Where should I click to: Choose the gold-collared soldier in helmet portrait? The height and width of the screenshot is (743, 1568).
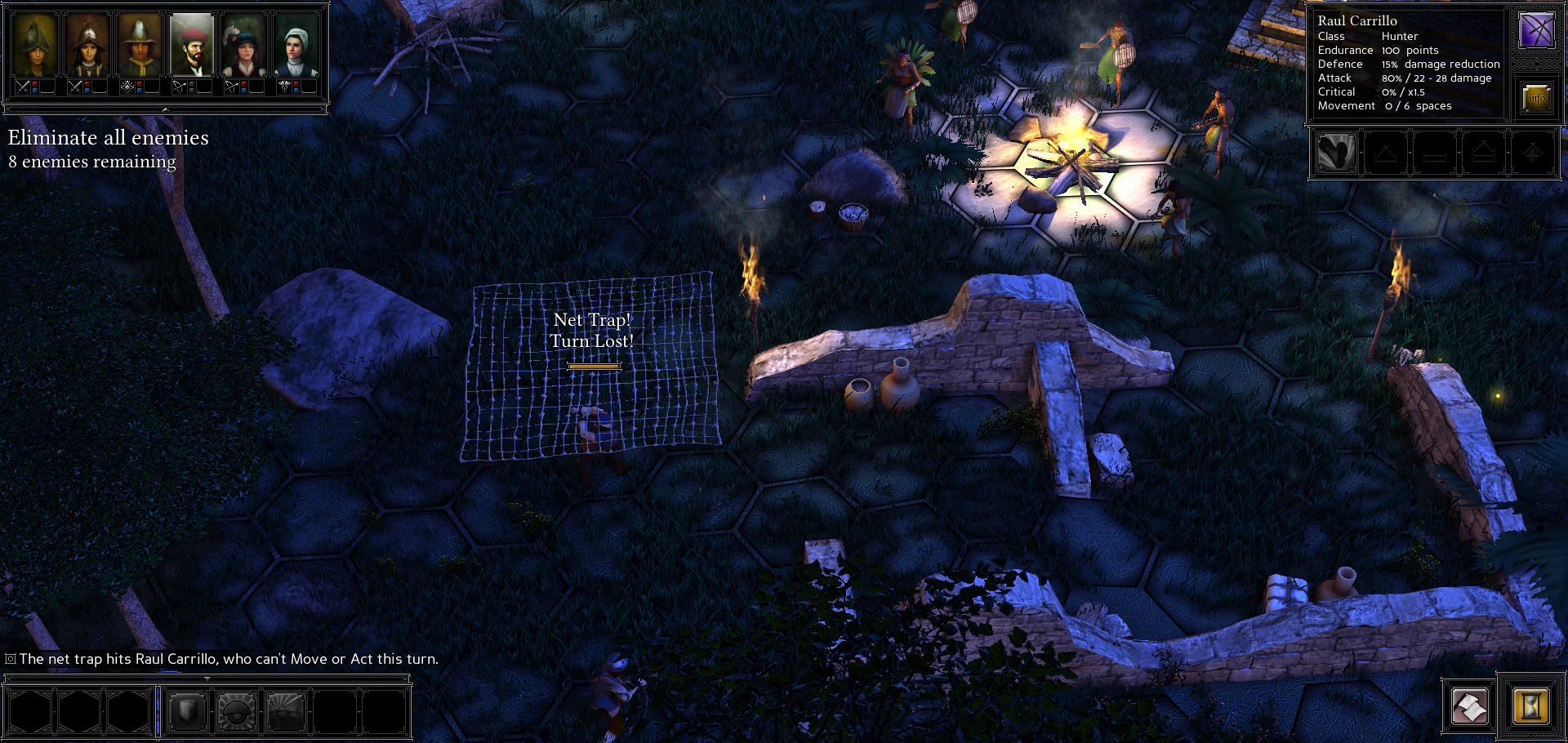(140, 46)
